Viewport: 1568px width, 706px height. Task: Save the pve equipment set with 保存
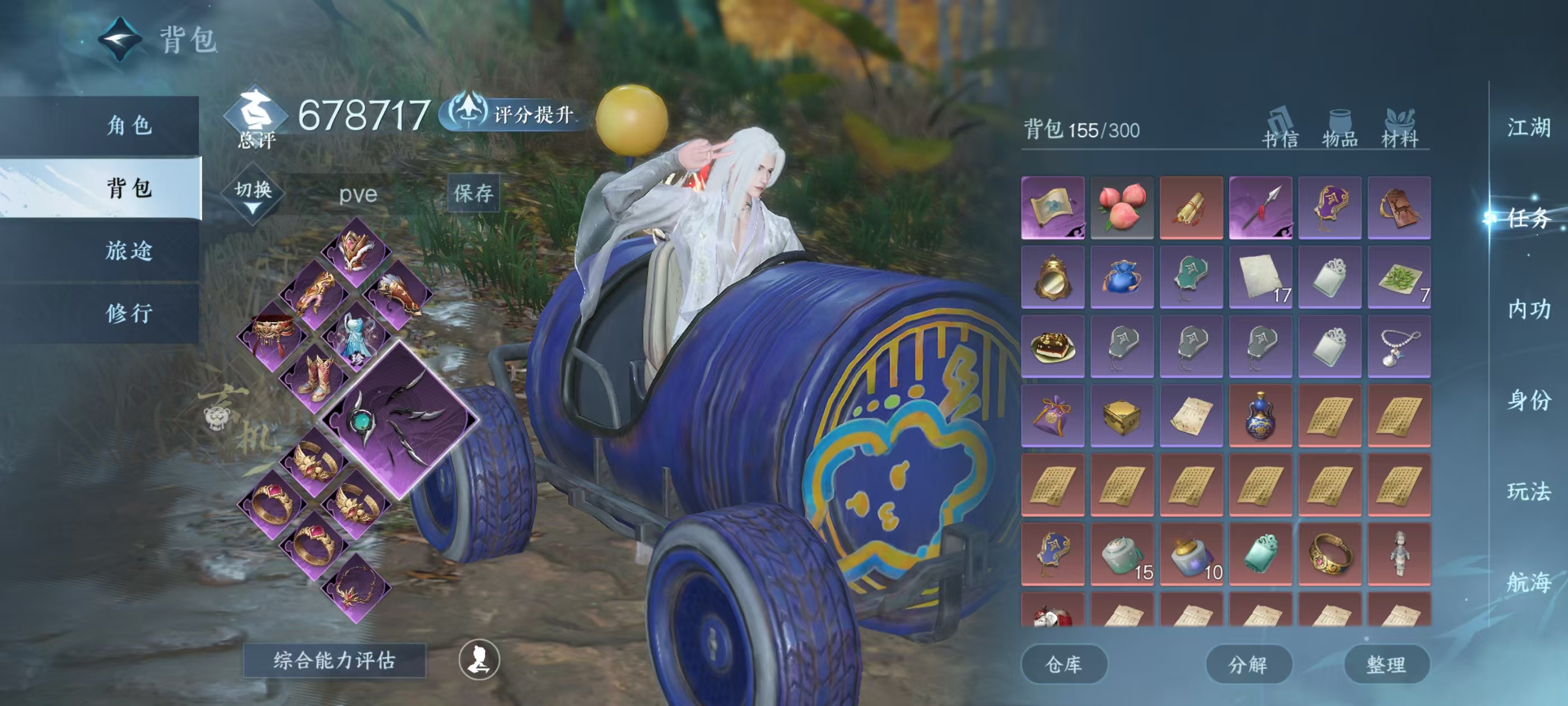click(473, 193)
